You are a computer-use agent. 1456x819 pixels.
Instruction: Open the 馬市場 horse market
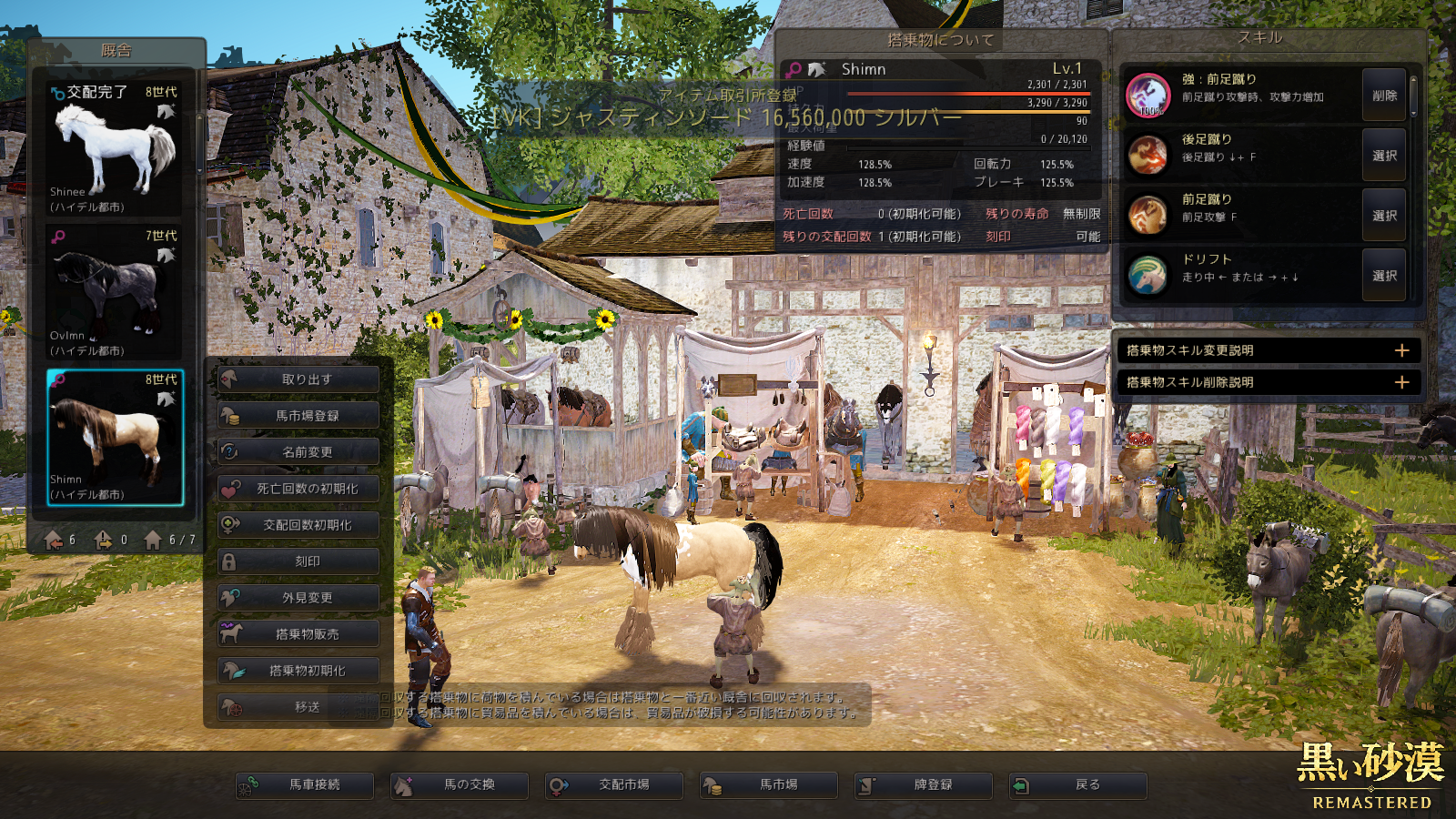point(769,785)
